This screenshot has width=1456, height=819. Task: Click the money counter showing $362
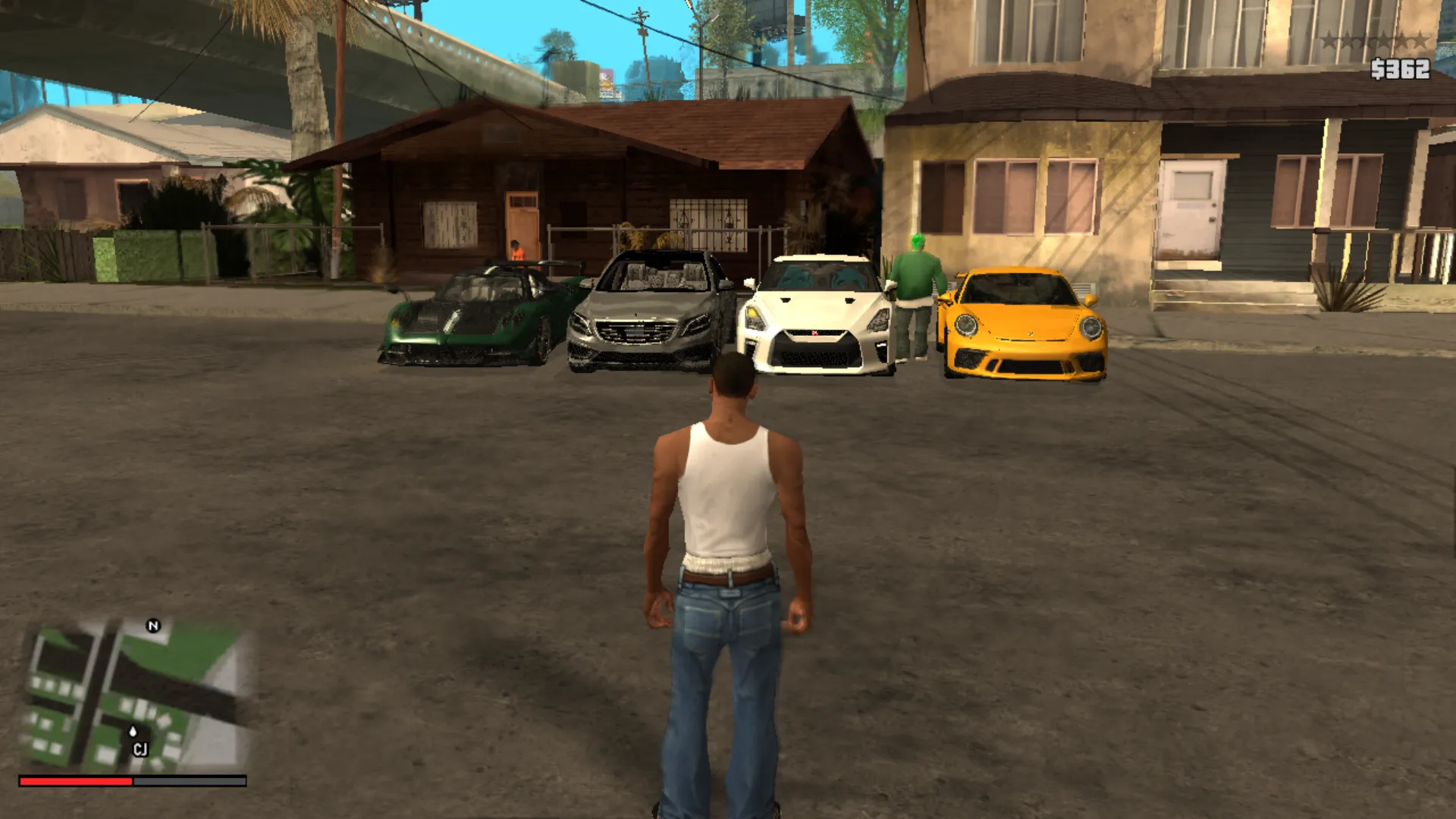coord(1402,70)
